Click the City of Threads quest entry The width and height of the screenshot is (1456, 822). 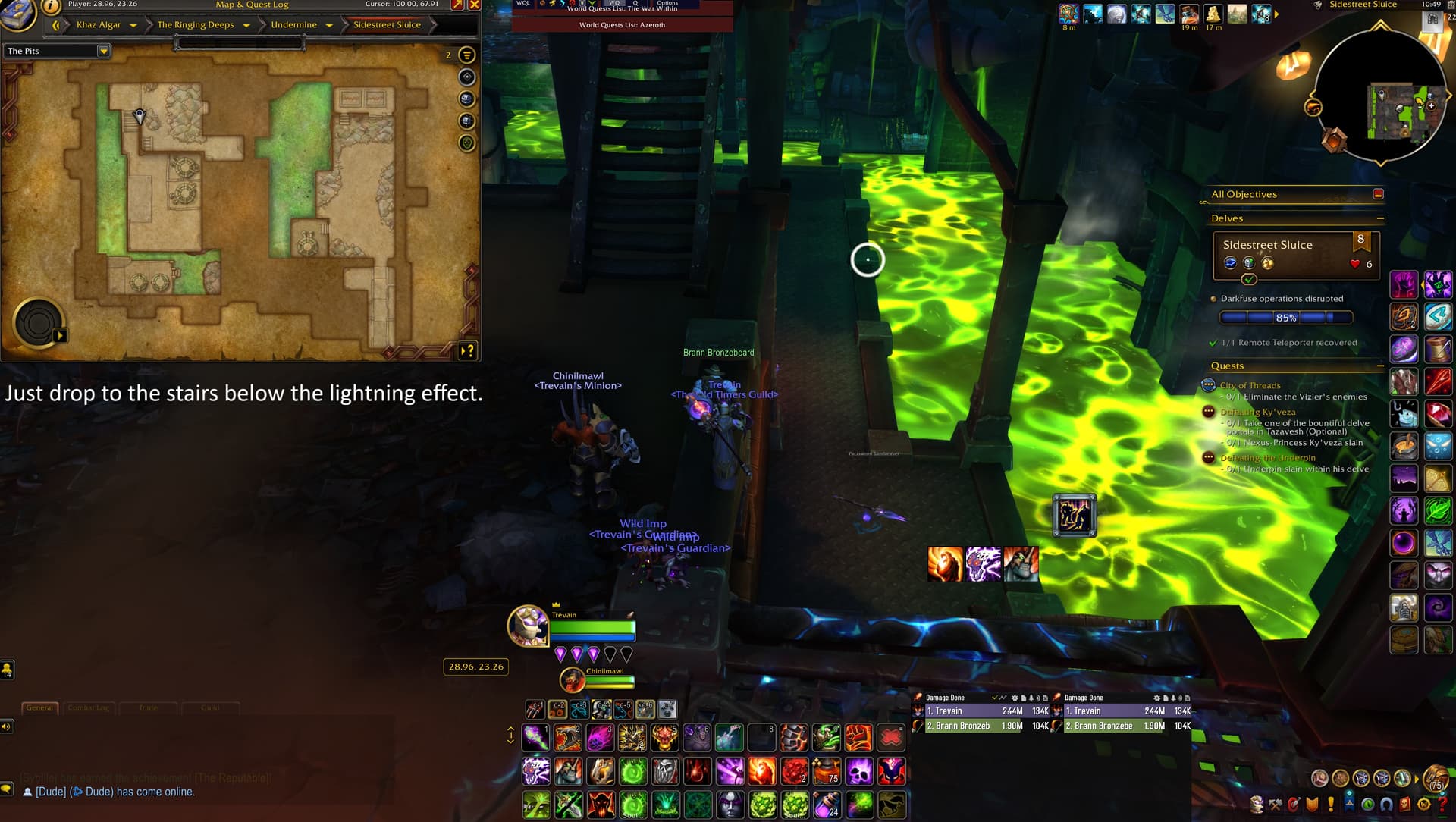click(1250, 385)
